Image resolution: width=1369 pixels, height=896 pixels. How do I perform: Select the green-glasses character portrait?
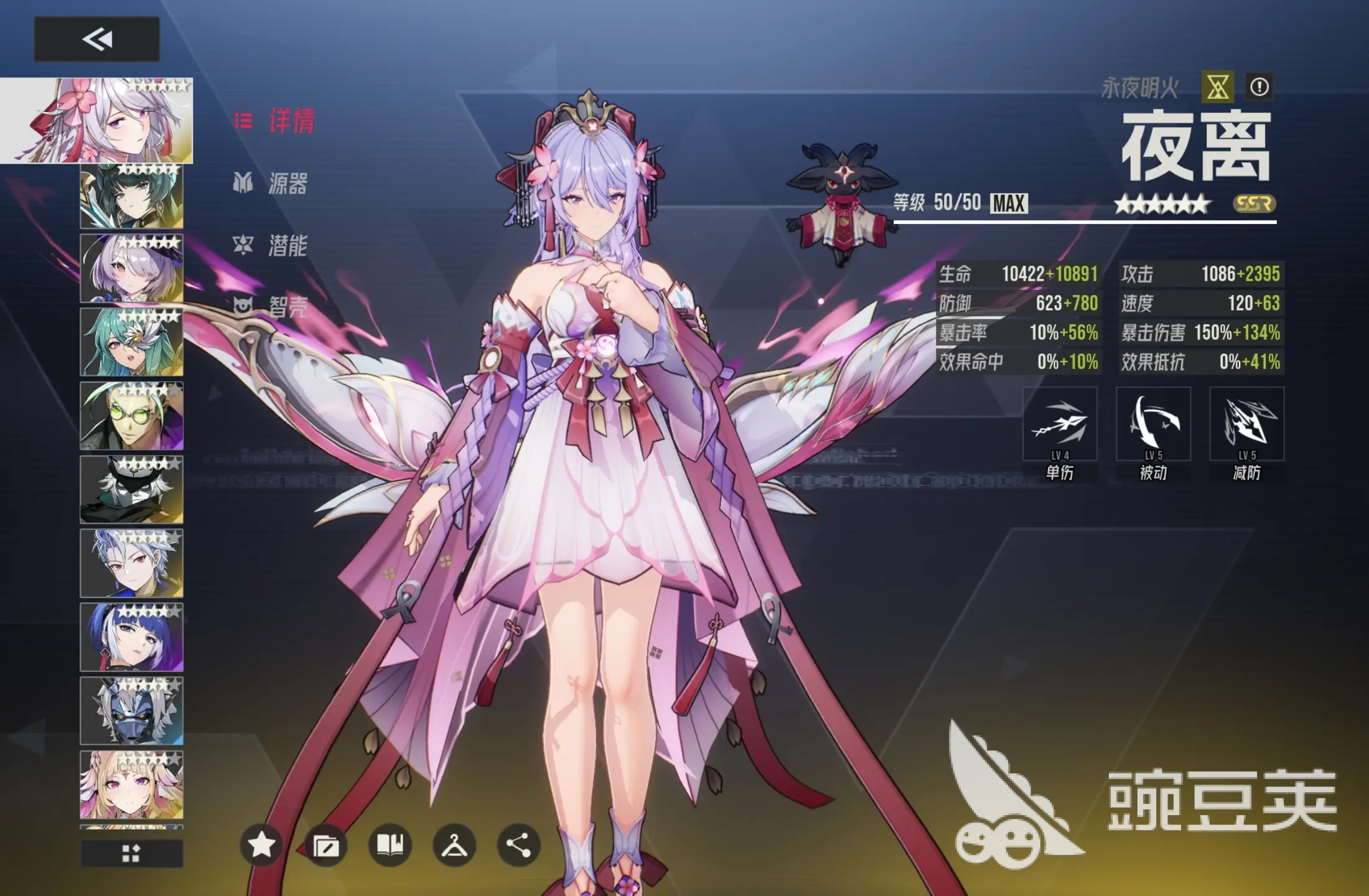(131, 416)
